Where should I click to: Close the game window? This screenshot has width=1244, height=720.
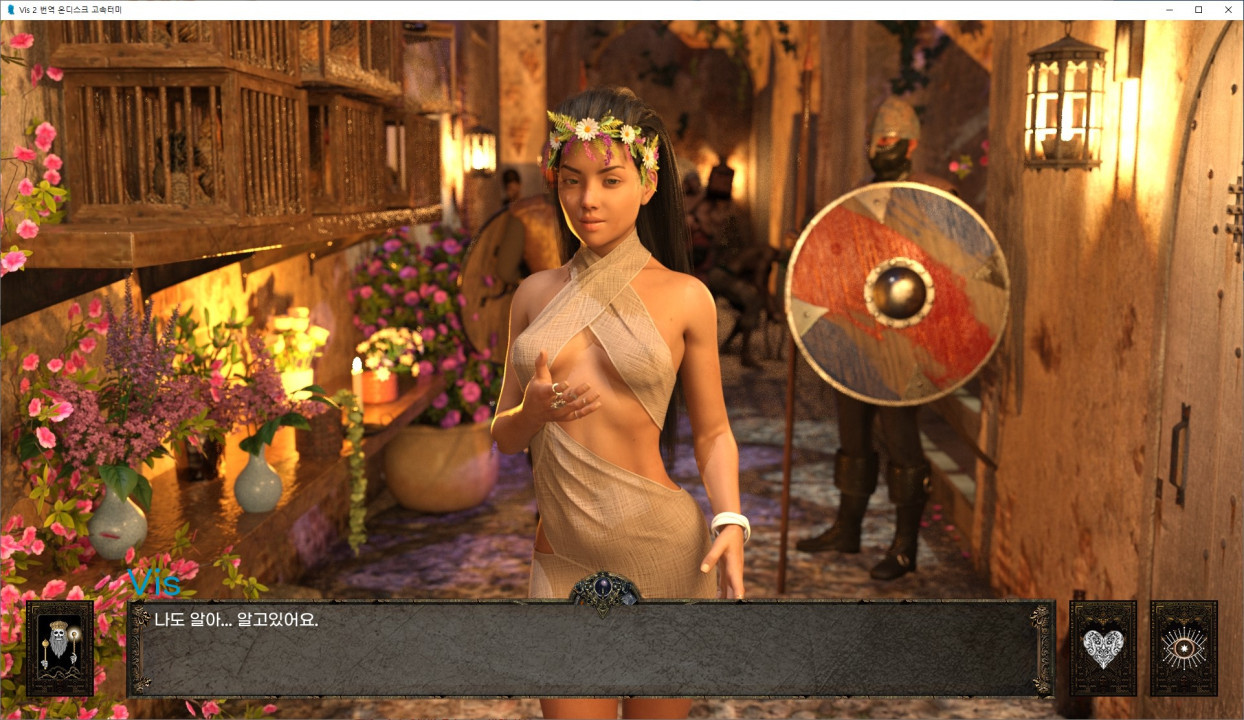pos(1227,10)
